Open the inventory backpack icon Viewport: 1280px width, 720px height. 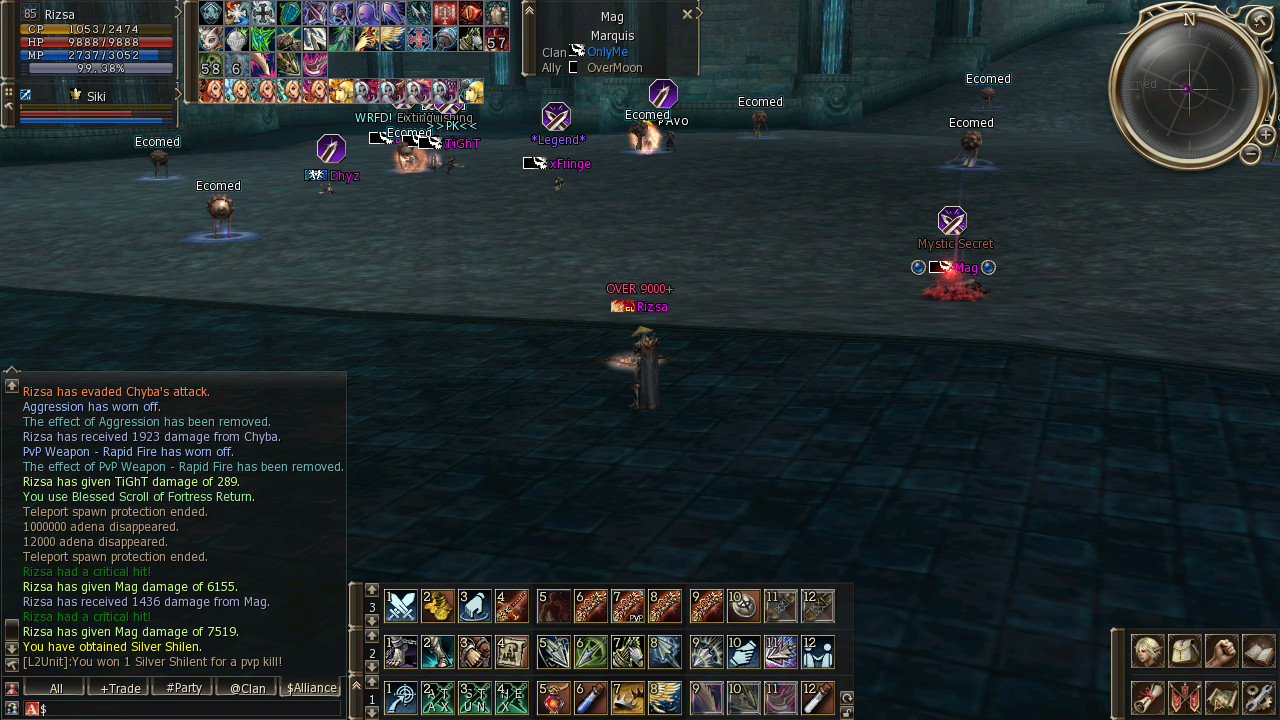(x=1185, y=651)
